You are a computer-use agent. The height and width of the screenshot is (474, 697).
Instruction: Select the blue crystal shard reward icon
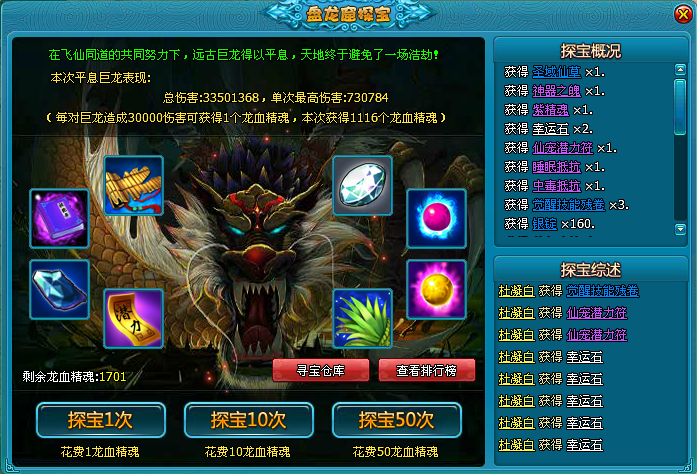point(59,289)
